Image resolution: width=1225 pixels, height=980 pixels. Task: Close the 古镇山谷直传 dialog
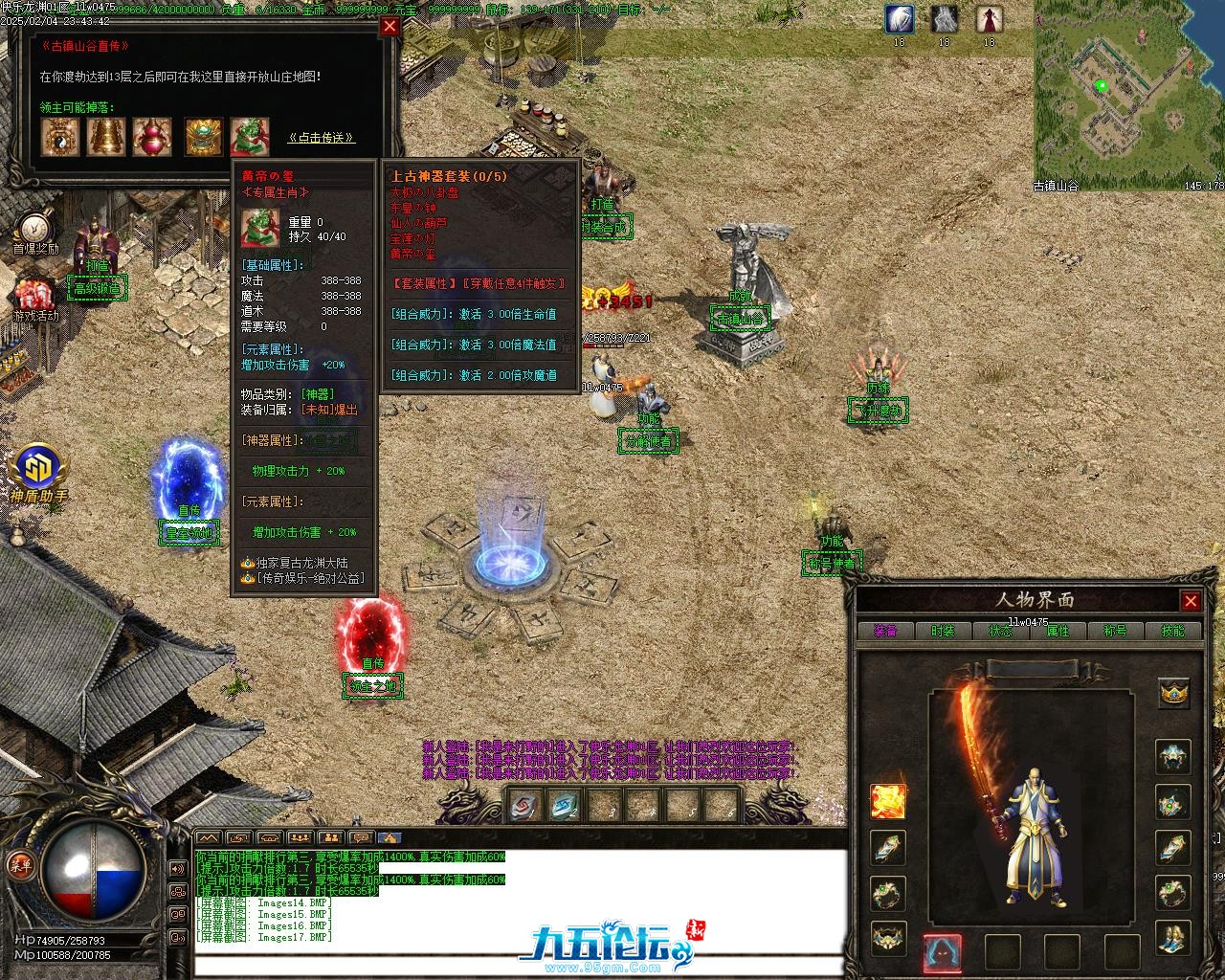tap(390, 27)
